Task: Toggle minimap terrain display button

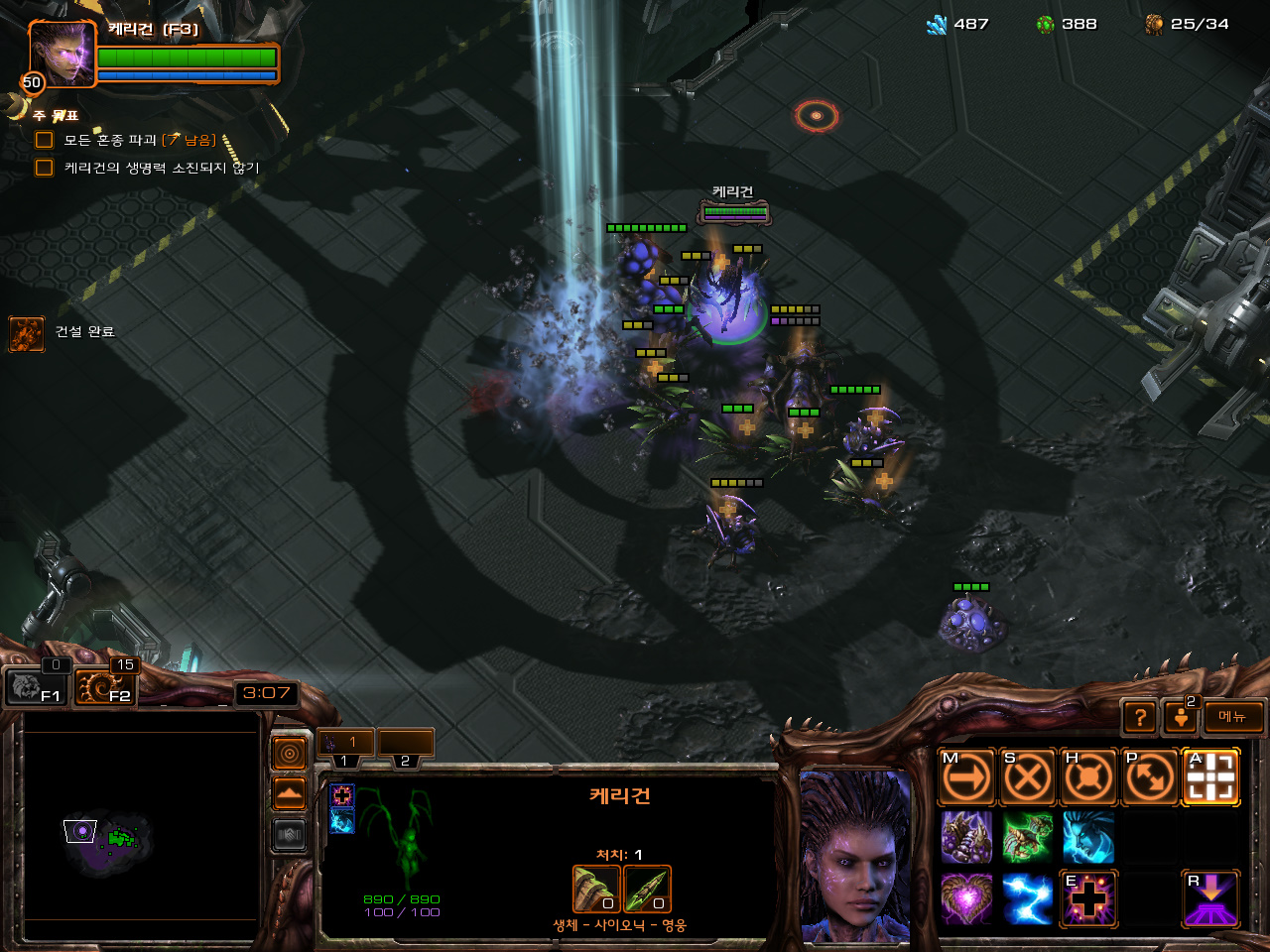Action: coord(289,794)
